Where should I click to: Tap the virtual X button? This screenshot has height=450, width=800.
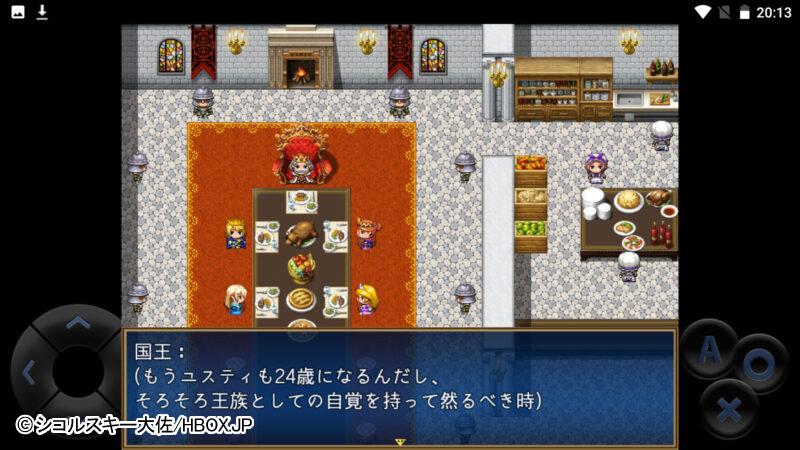click(728, 409)
